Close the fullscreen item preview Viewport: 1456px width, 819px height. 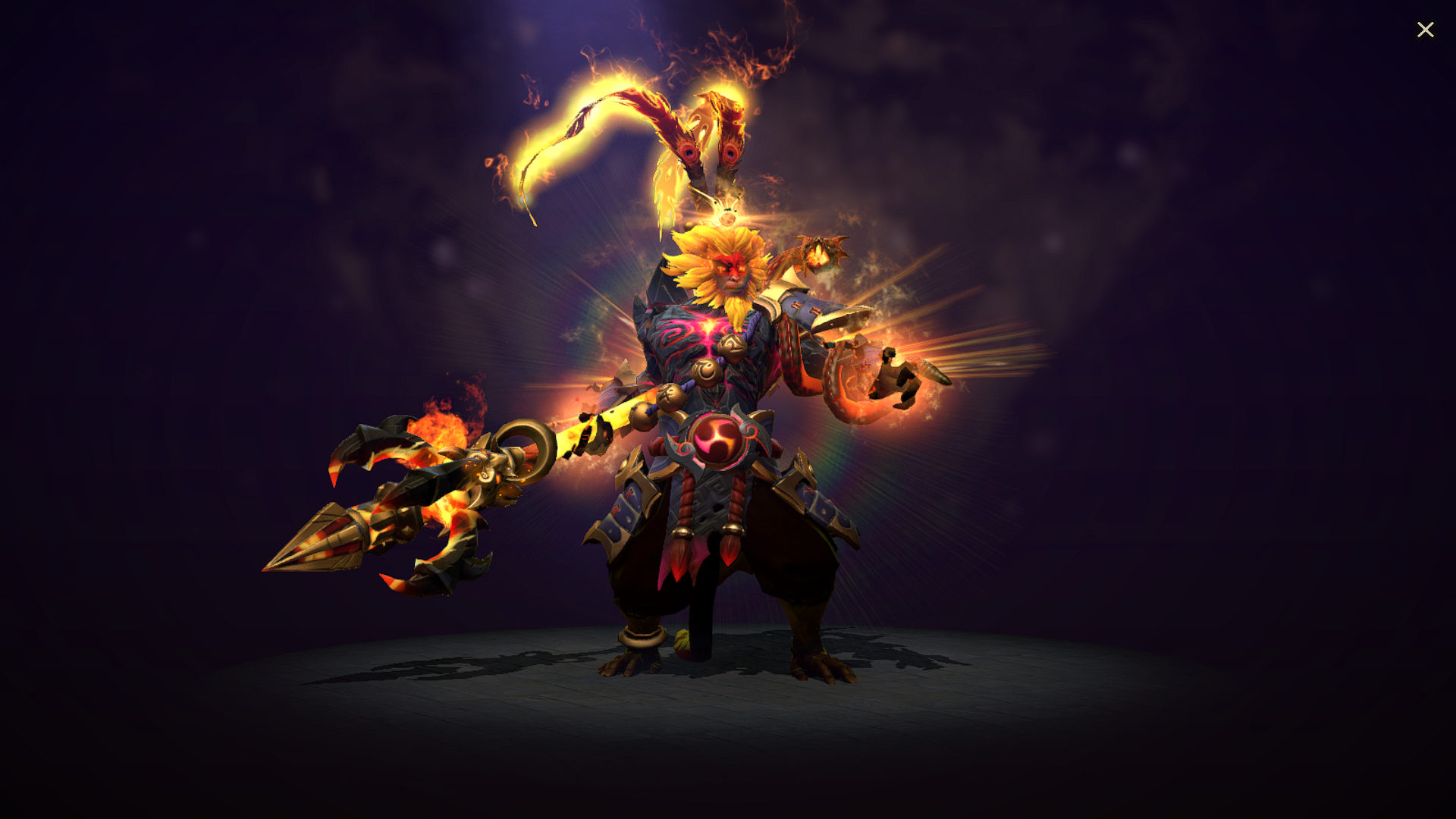[1426, 29]
